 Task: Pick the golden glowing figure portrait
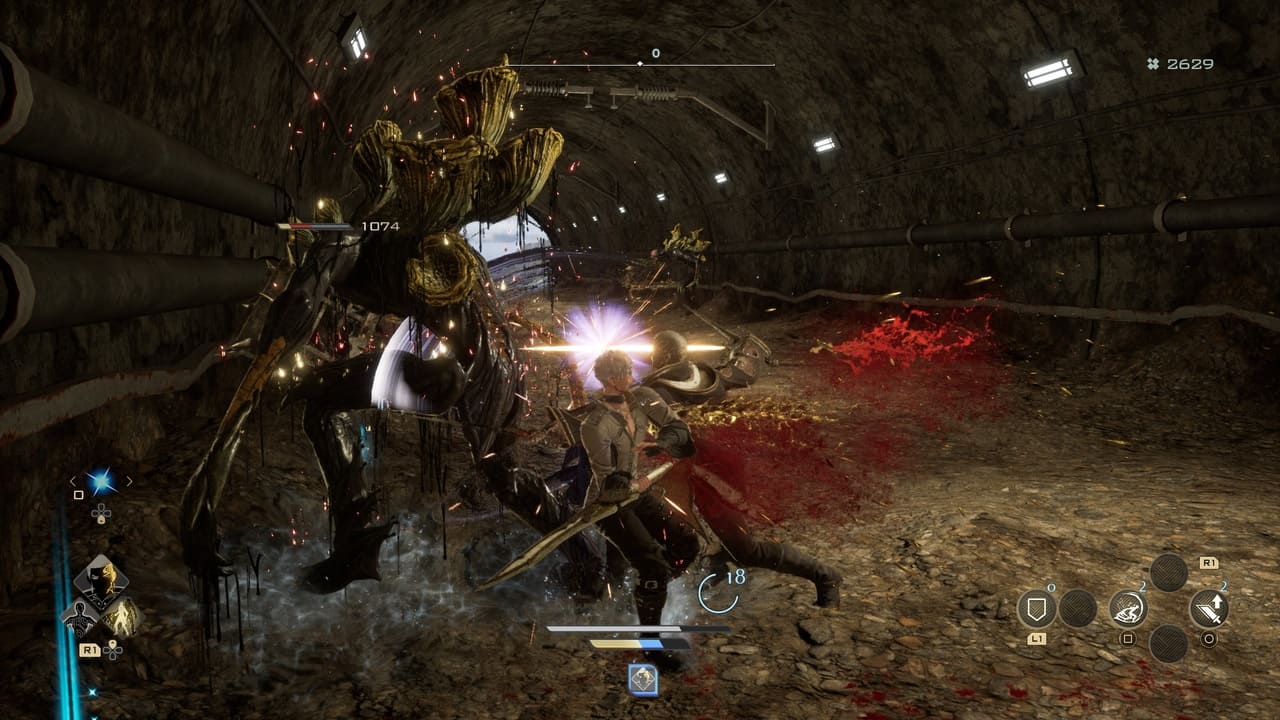[123, 618]
